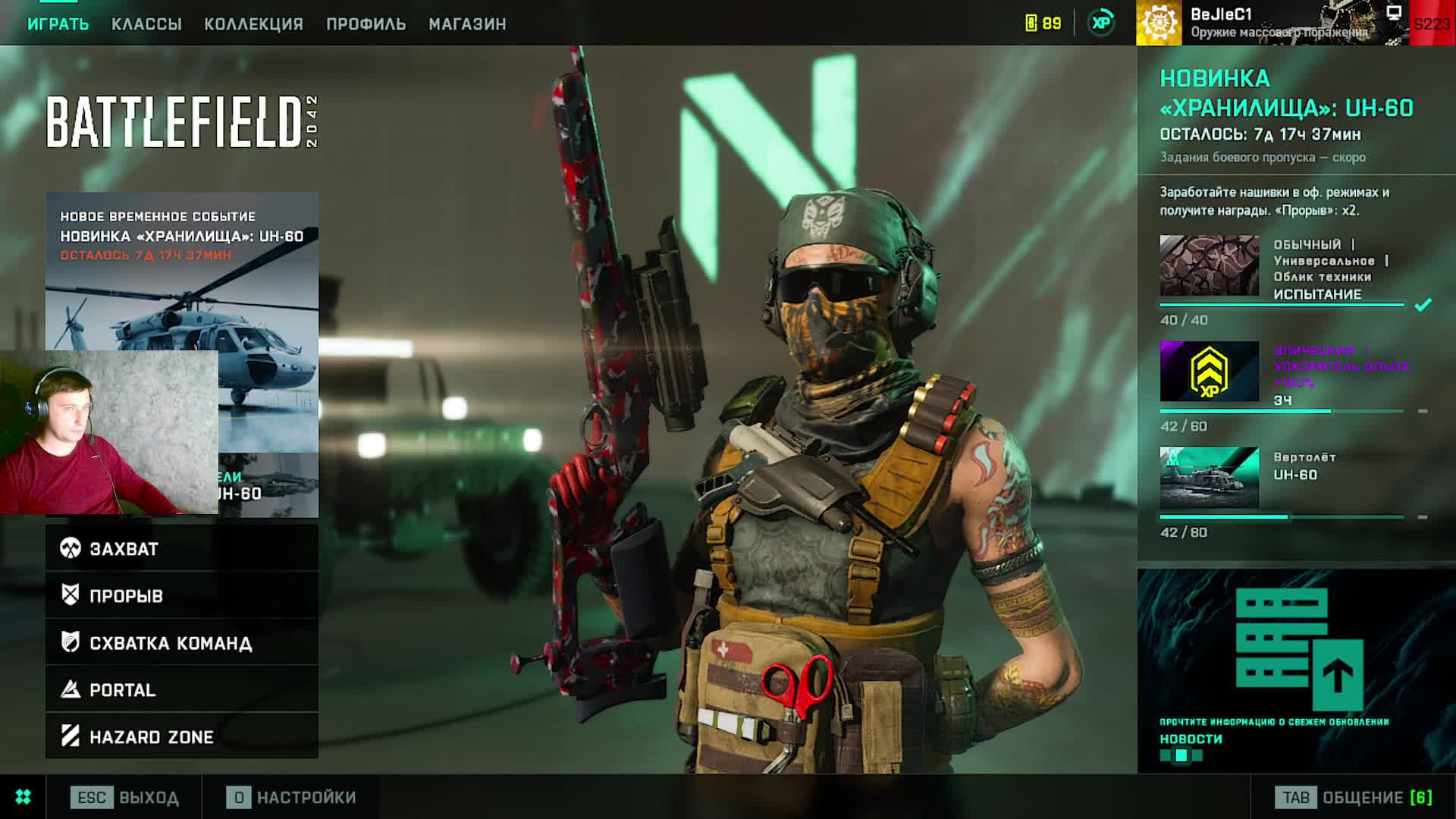Screen dimensions: 1456x819
Task: Switch to the ИГРАТЬ tab
Action: pyautogui.click(x=58, y=24)
